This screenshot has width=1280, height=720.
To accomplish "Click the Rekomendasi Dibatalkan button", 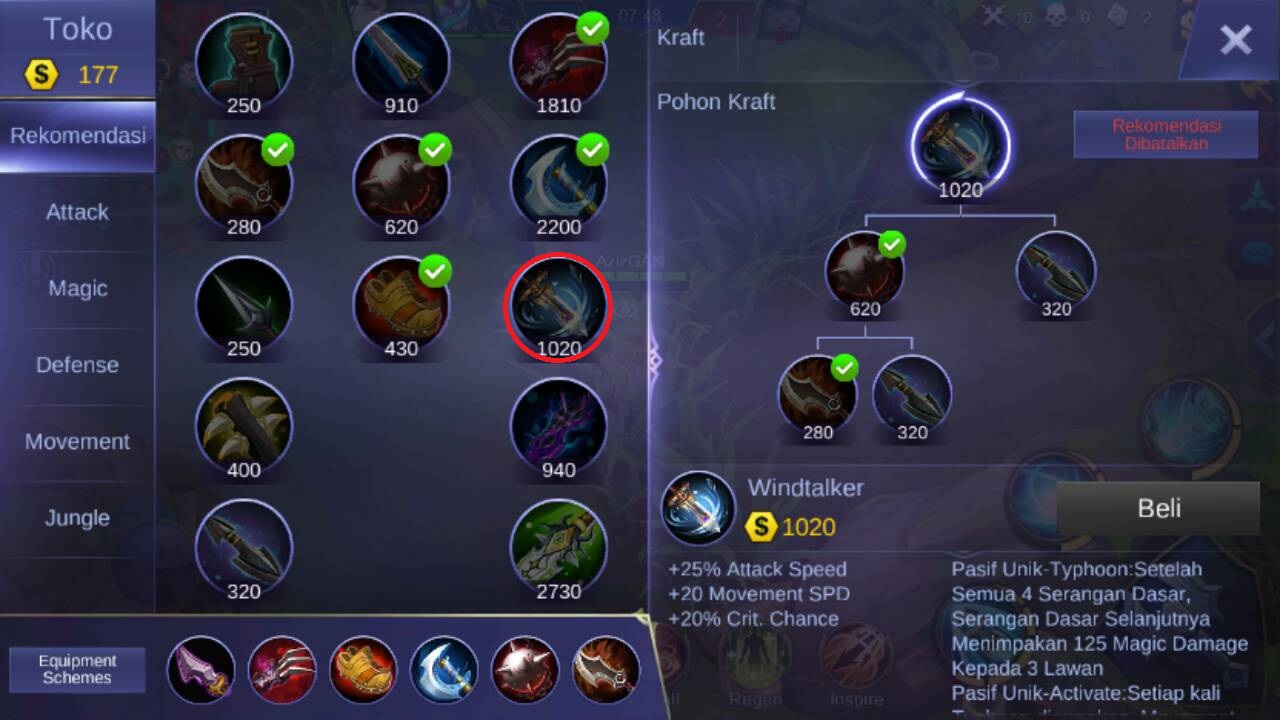I will [x=1166, y=135].
